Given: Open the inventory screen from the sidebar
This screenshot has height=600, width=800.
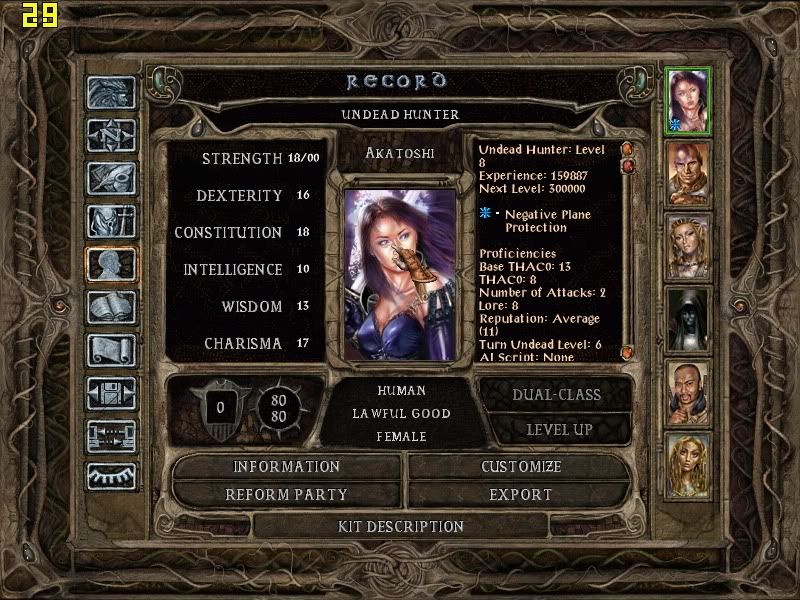Looking at the screenshot, I should tap(111, 221).
